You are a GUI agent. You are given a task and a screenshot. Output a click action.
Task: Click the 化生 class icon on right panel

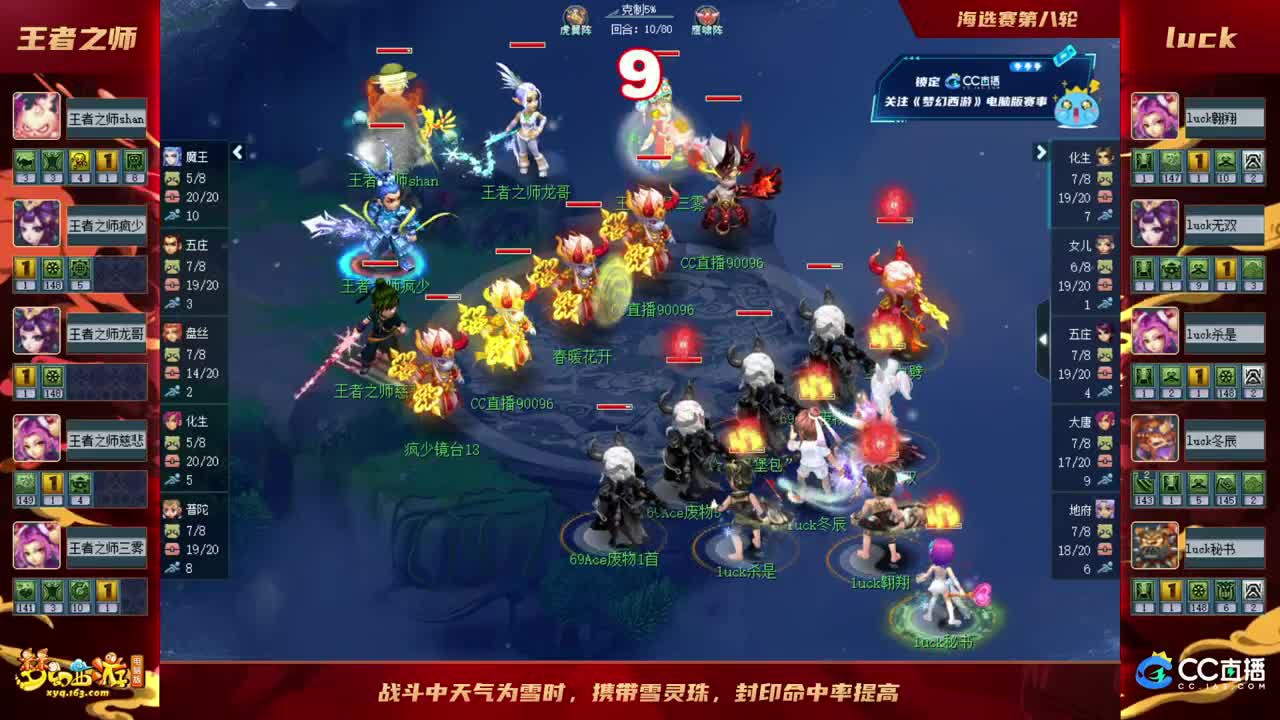pyautogui.click(x=1105, y=156)
